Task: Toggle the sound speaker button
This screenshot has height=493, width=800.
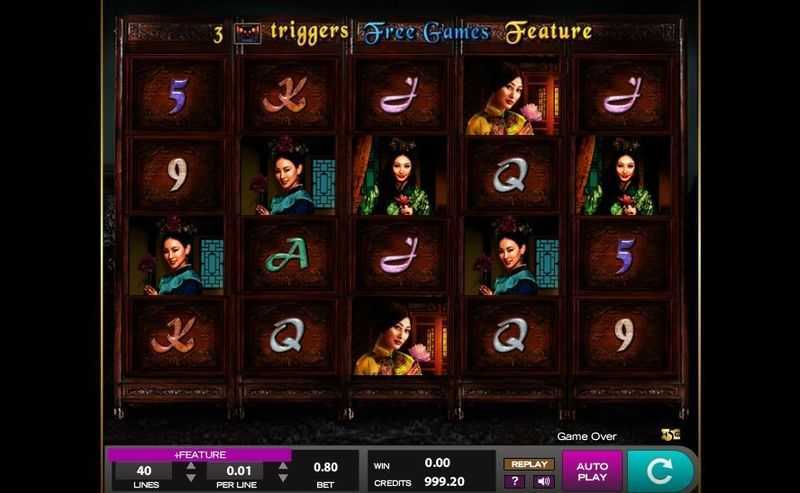Action: coord(543,481)
